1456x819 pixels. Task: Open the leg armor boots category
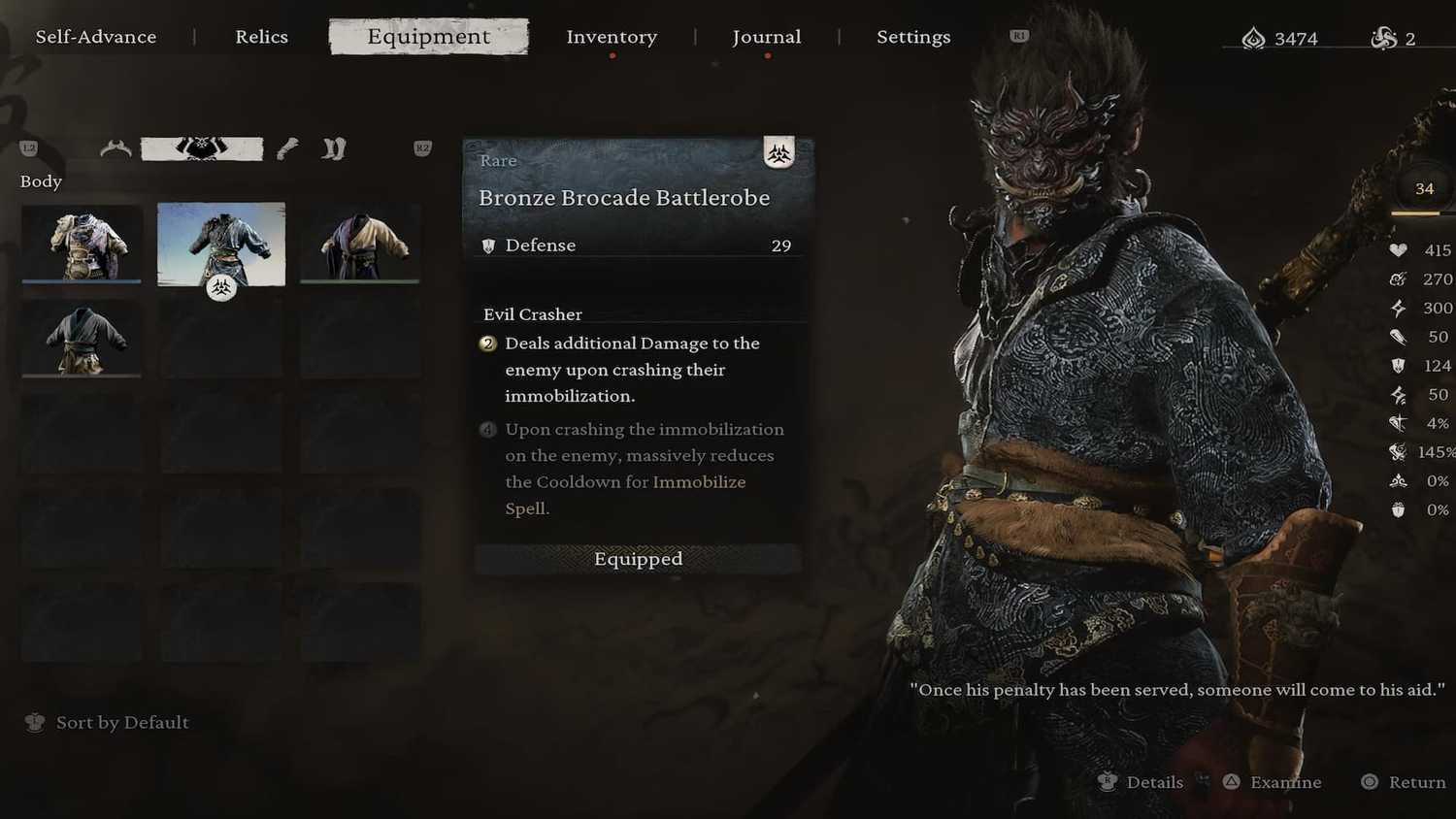pyautogui.click(x=334, y=148)
